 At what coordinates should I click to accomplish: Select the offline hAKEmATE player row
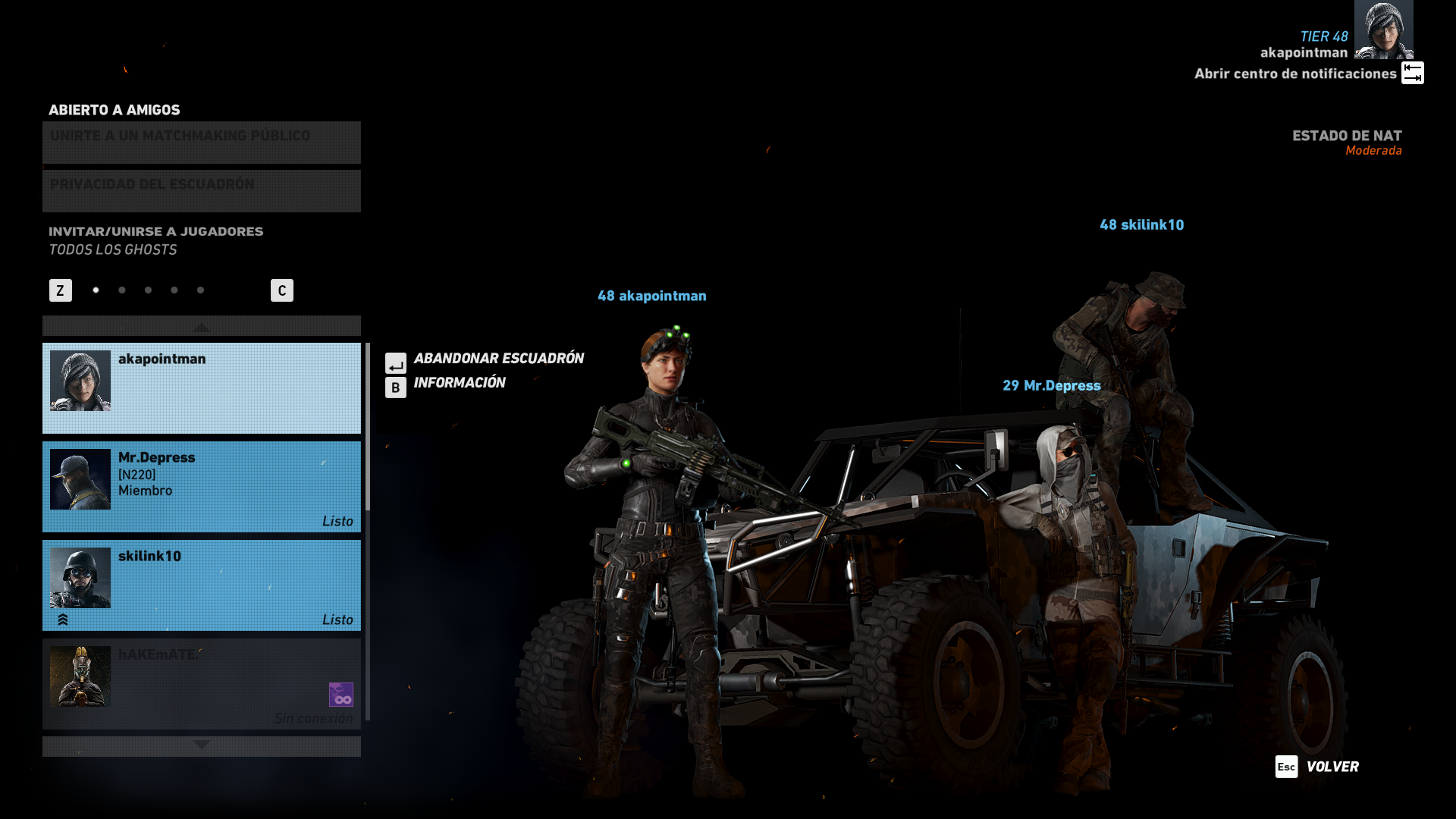click(201, 684)
